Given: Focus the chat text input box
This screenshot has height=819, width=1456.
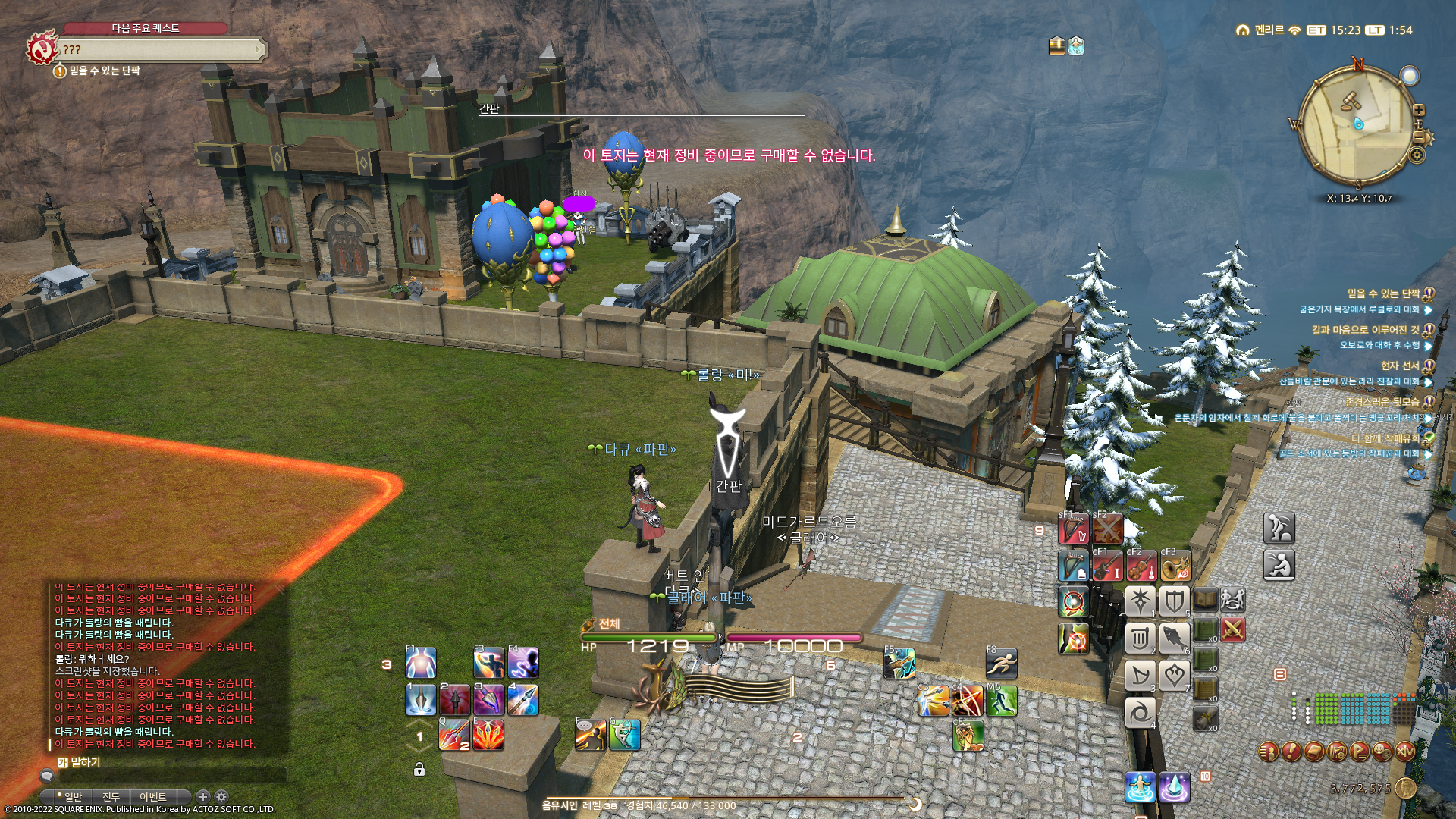Looking at the screenshot, I should (x=167, y=776).
